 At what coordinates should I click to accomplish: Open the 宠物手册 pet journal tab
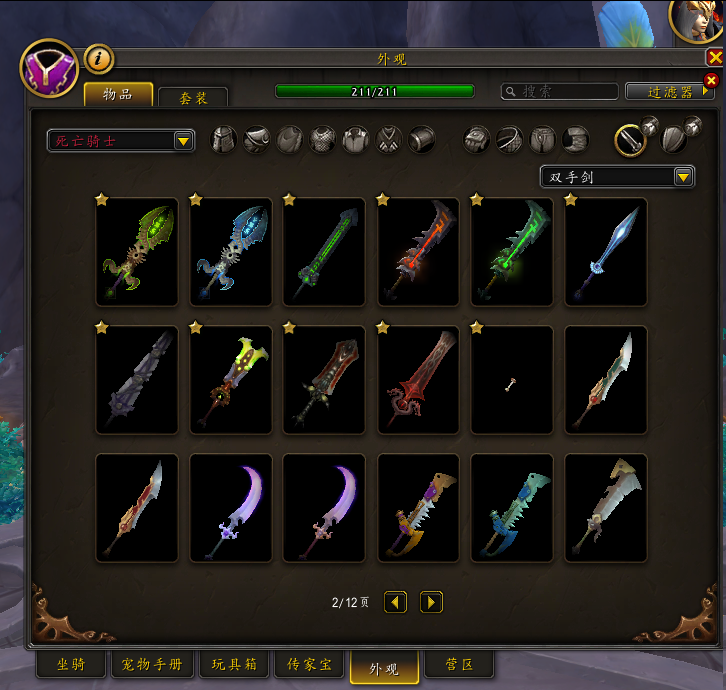151,664
